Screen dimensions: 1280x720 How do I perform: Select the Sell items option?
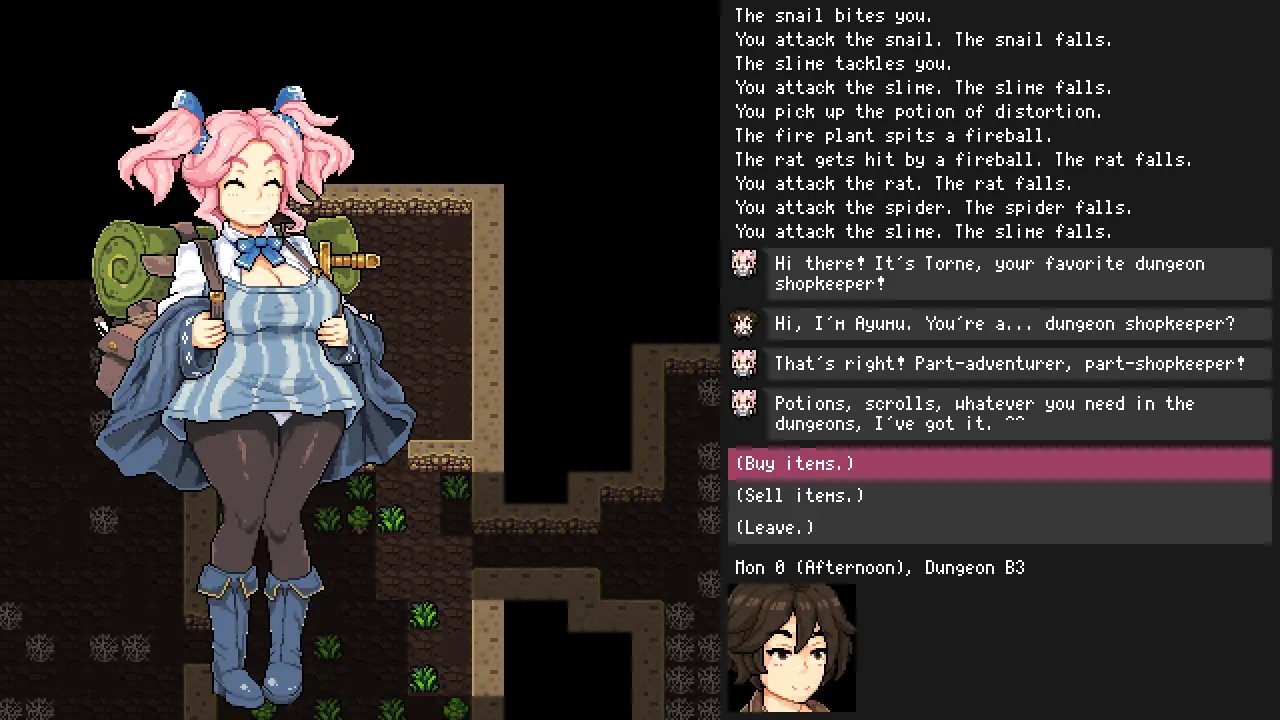tap(799, 496)
